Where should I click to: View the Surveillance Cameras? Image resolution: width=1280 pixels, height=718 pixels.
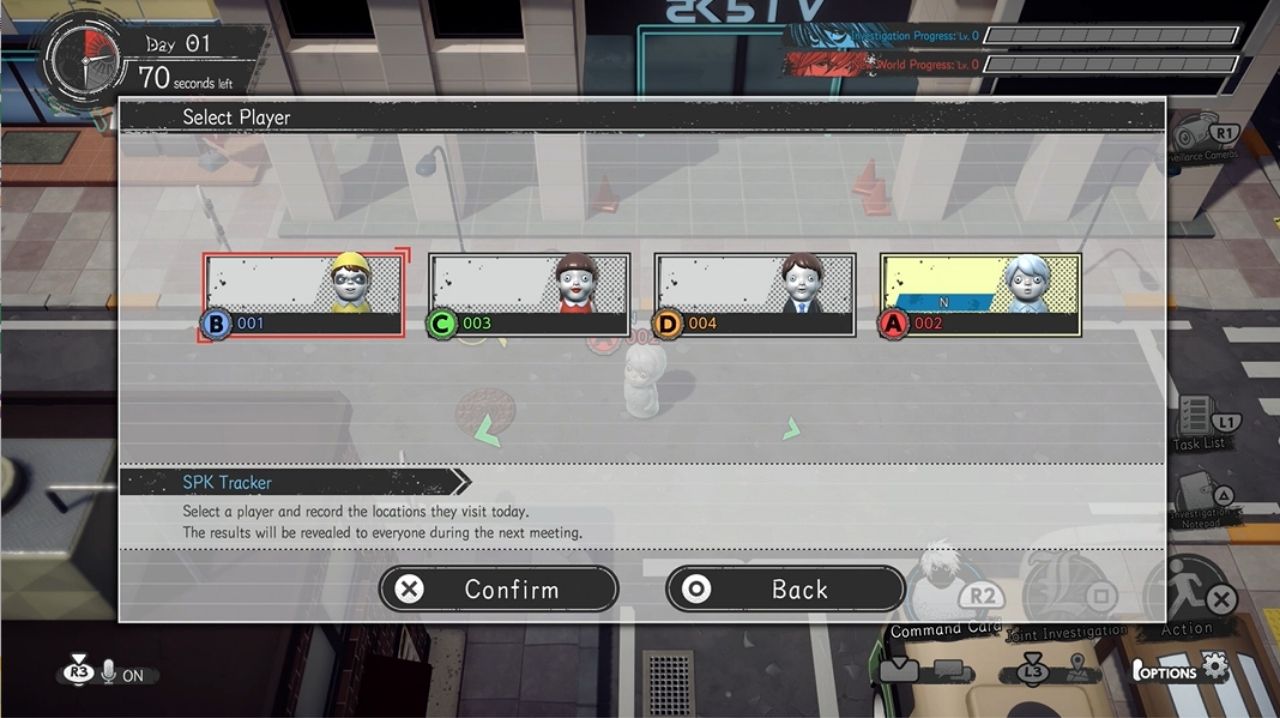[1204, 136]
